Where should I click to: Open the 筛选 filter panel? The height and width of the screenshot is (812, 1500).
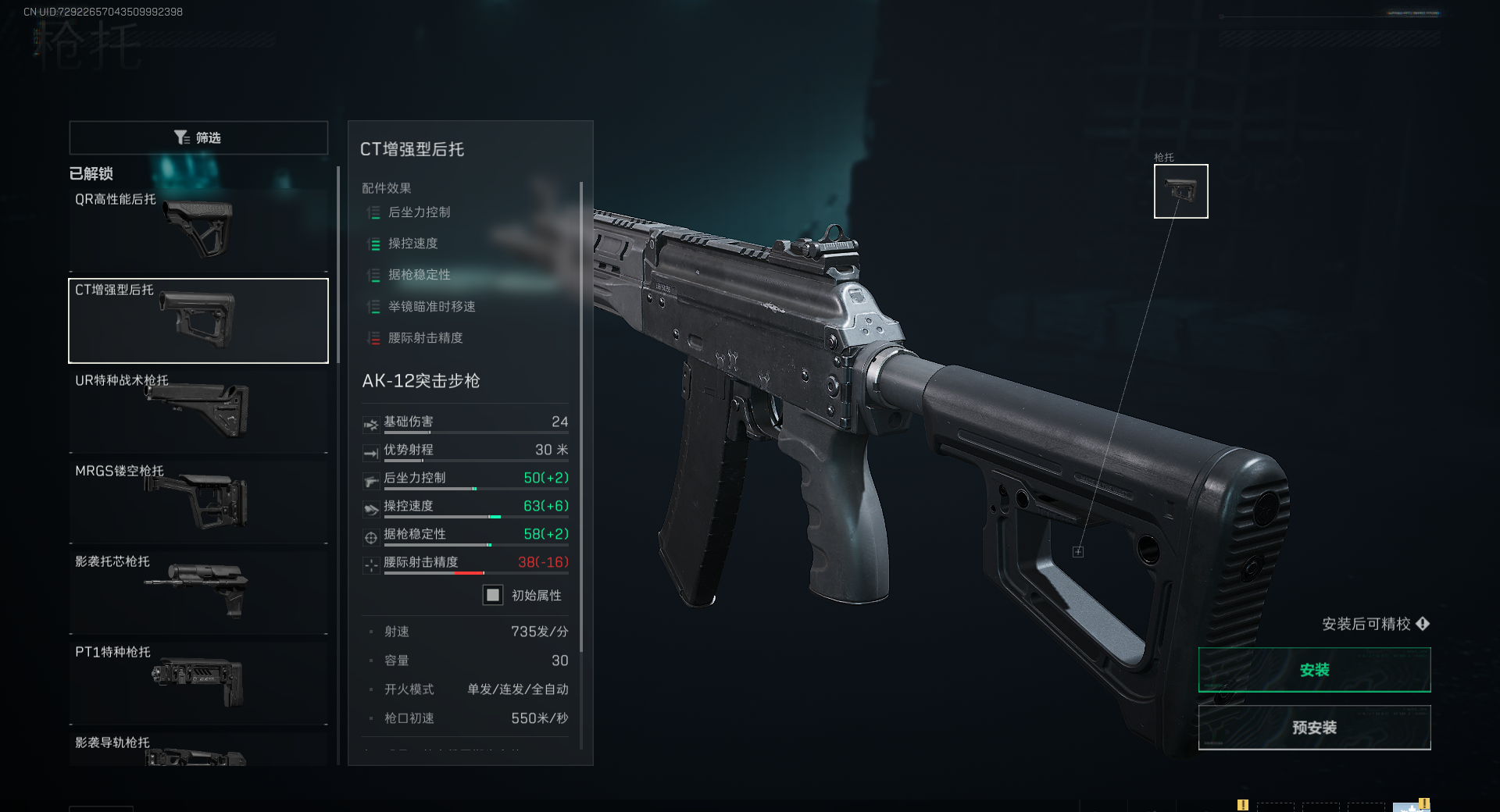tap(198, 137)
